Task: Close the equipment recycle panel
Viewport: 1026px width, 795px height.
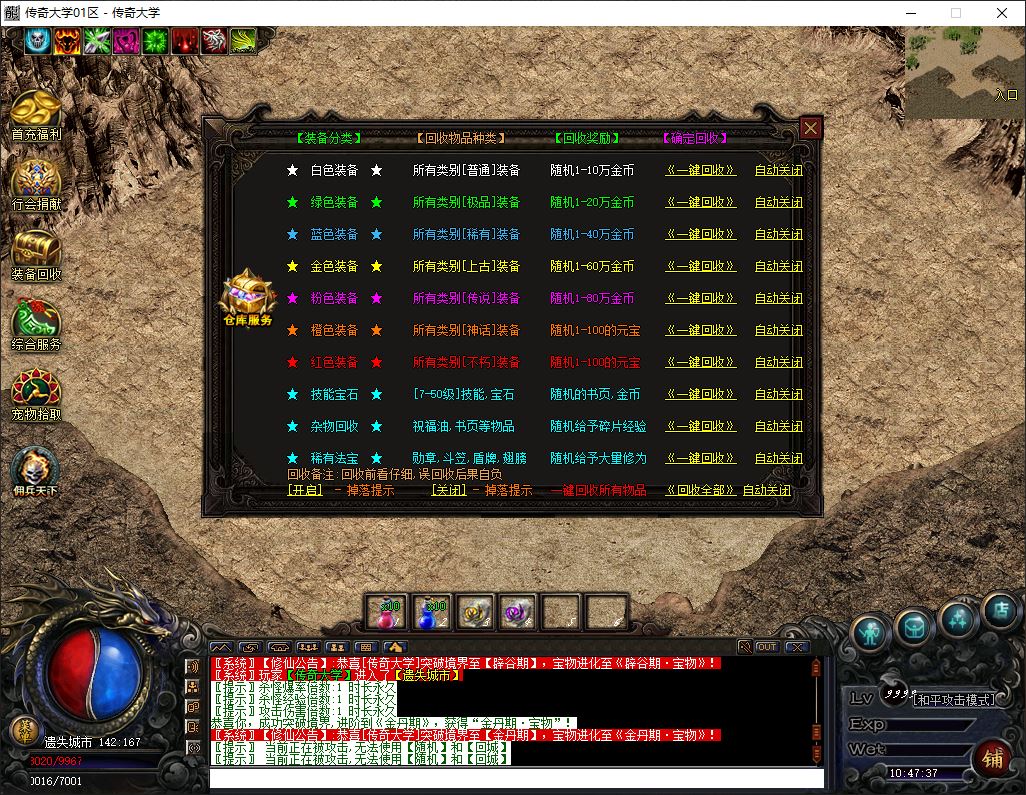Action: tap(810, 128)
